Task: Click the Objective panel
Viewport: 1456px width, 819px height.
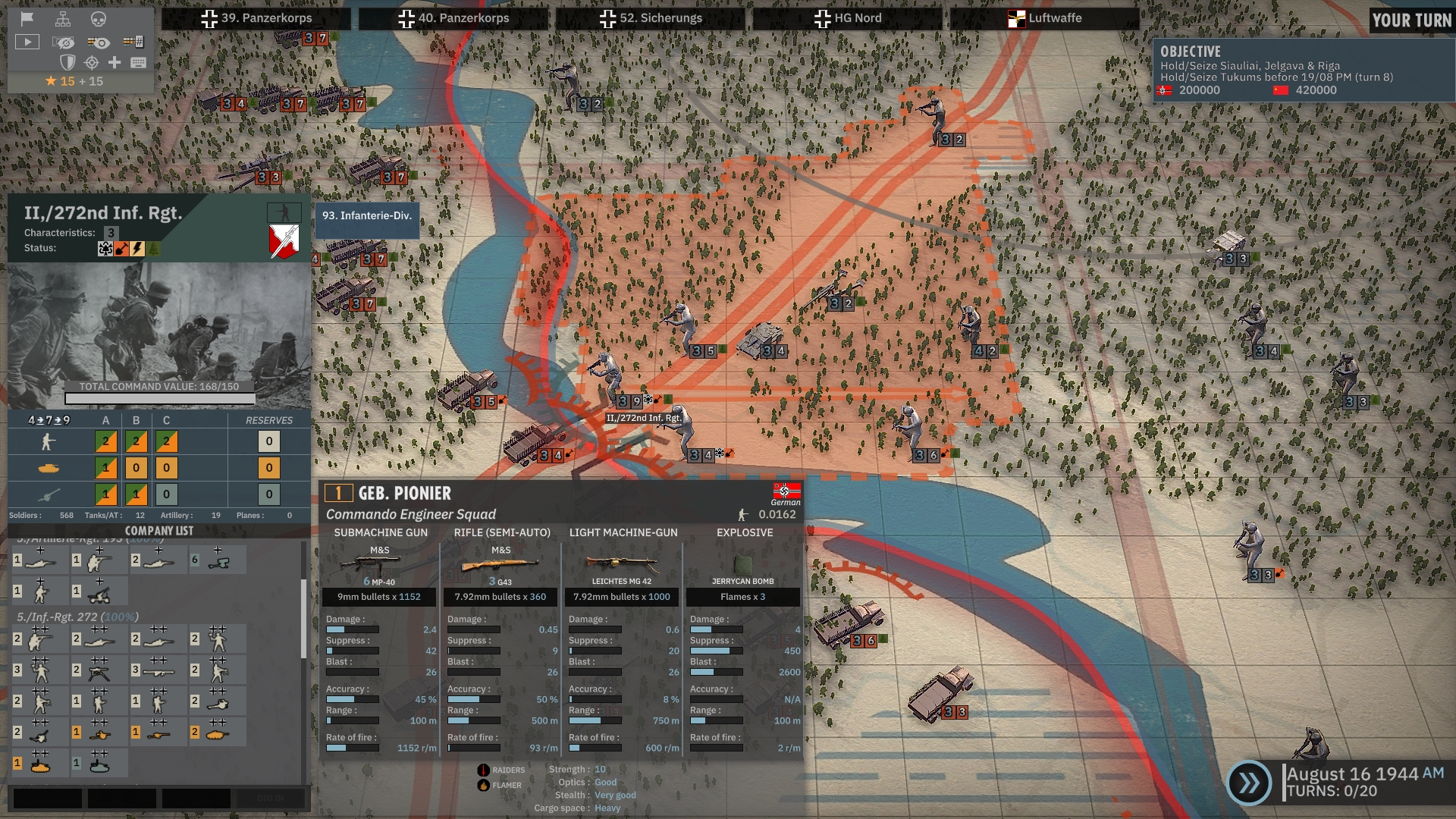Action: 1301,71
